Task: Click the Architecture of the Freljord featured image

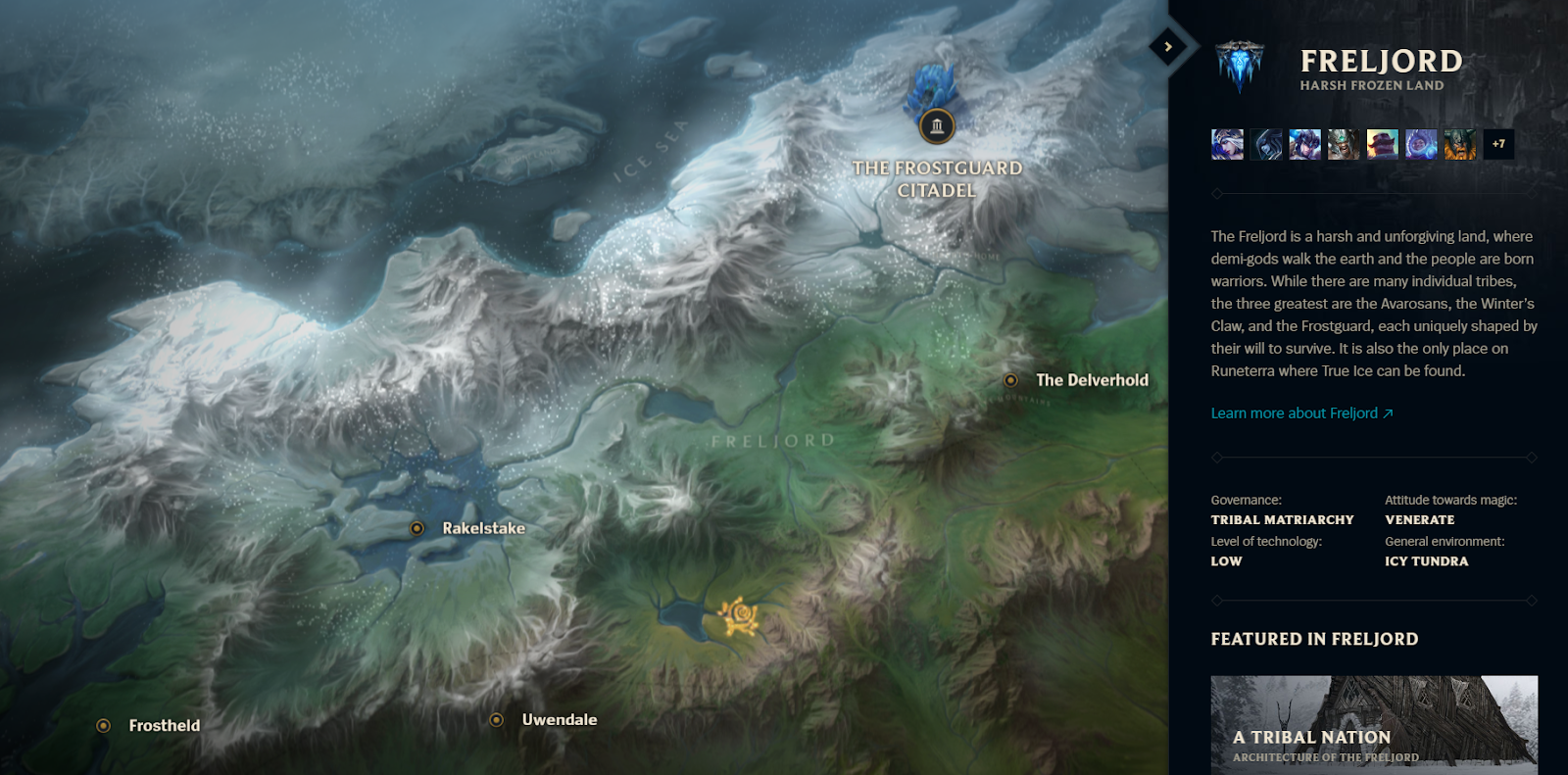Action: click(1372, 705)
